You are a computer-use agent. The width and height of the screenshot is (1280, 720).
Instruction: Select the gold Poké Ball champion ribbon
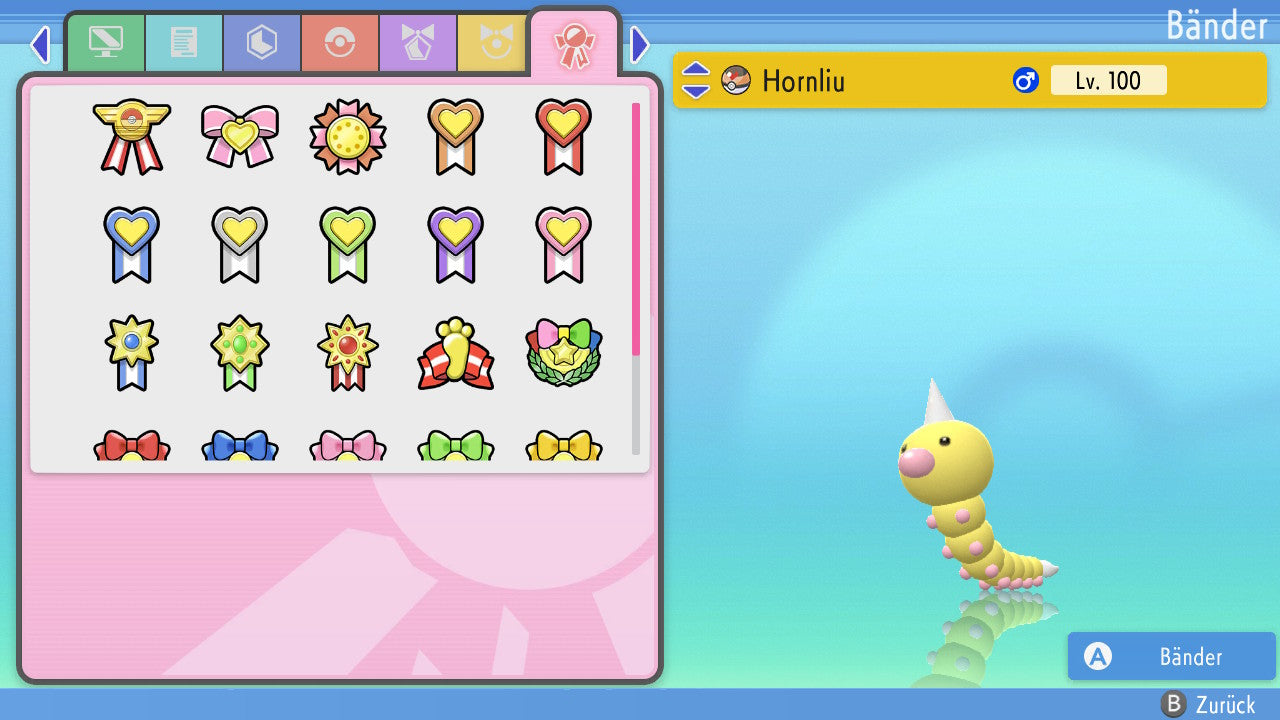point(132,136)
